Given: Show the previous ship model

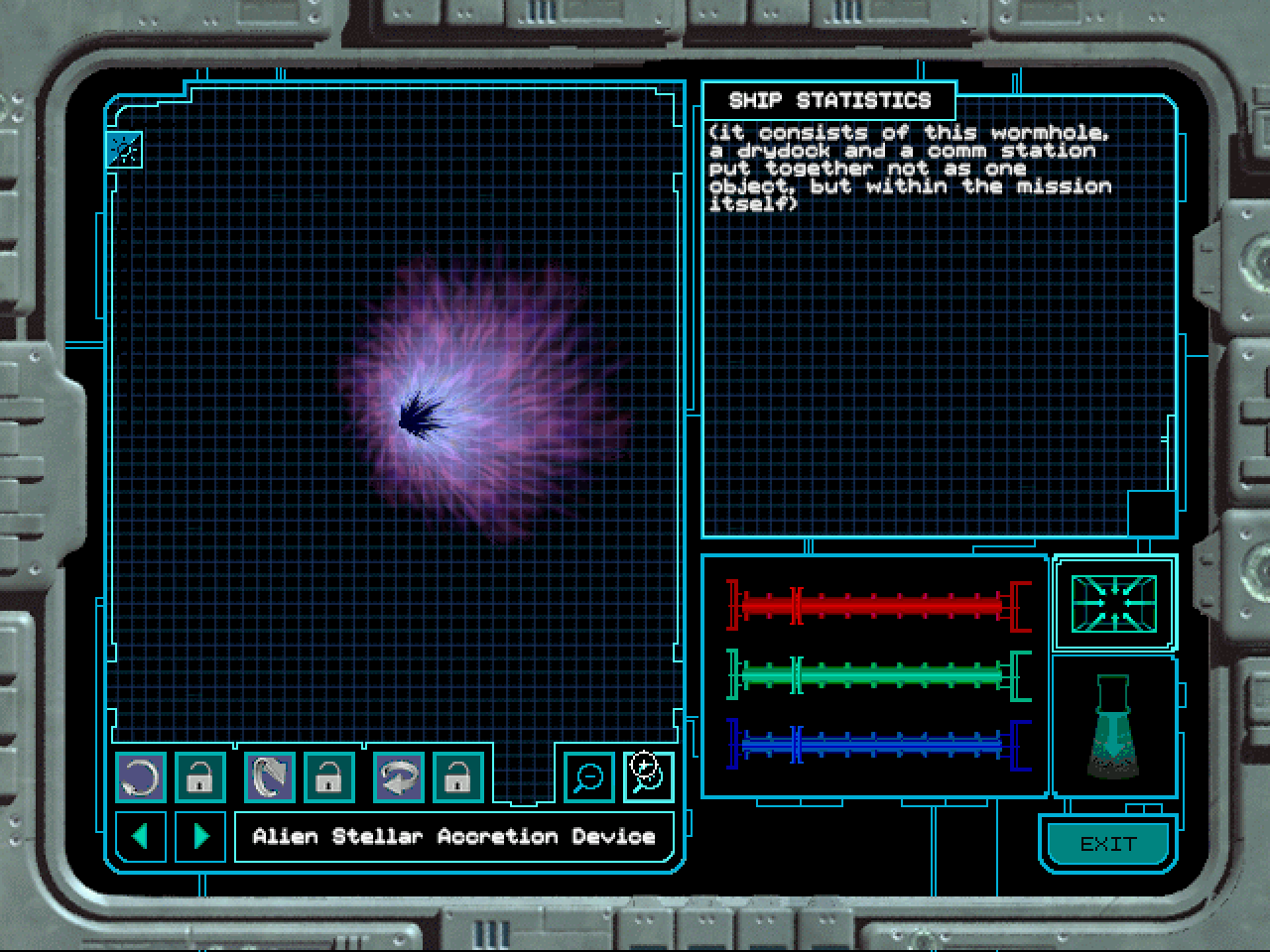Looking at the screenshot, I should pos(141,836).
